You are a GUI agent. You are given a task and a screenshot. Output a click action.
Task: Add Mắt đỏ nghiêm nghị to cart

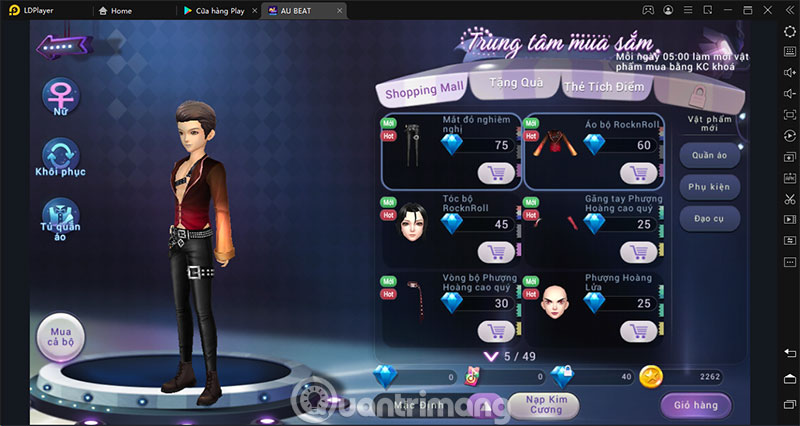496,172
